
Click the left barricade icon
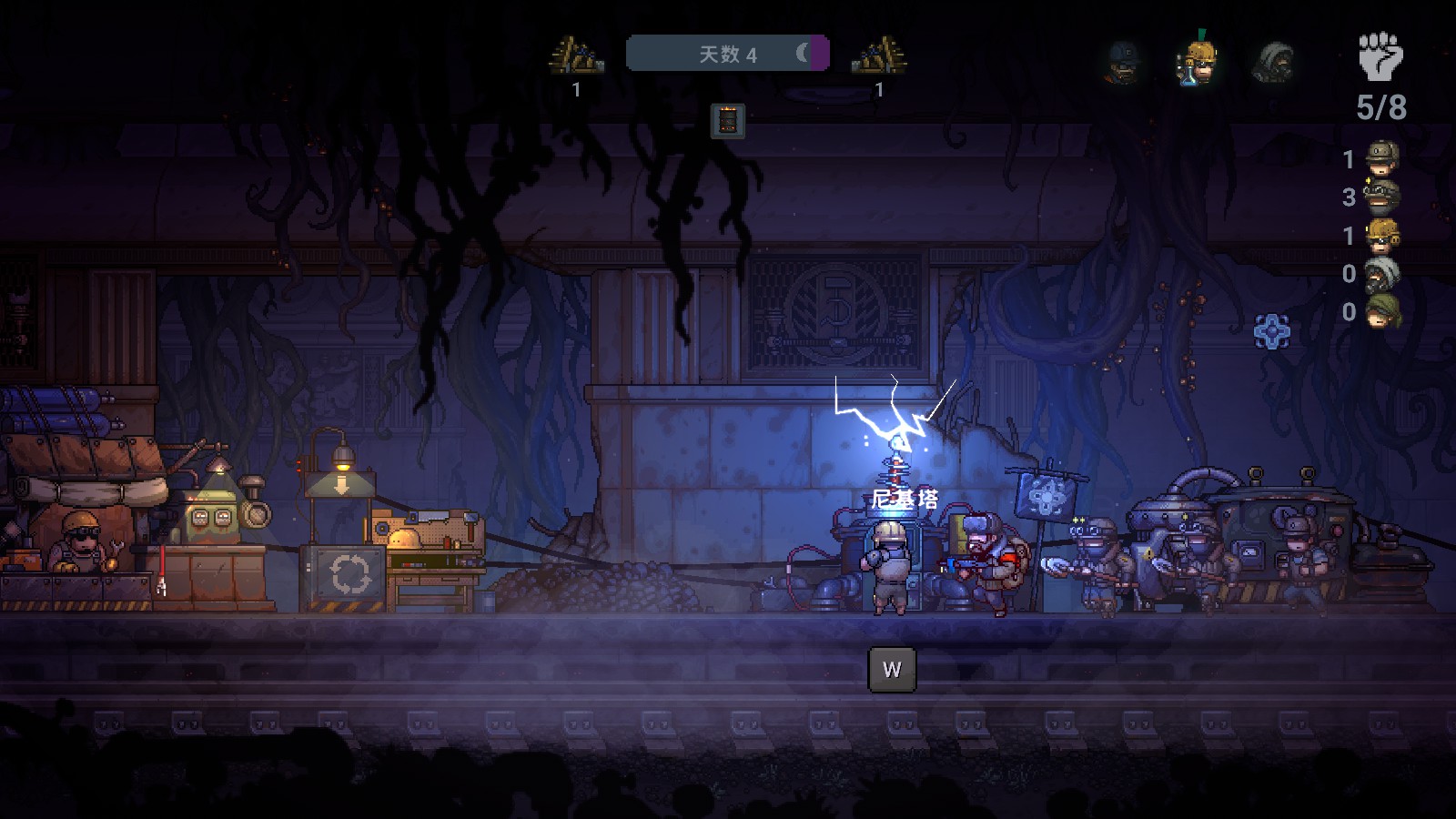click(576, 56)
